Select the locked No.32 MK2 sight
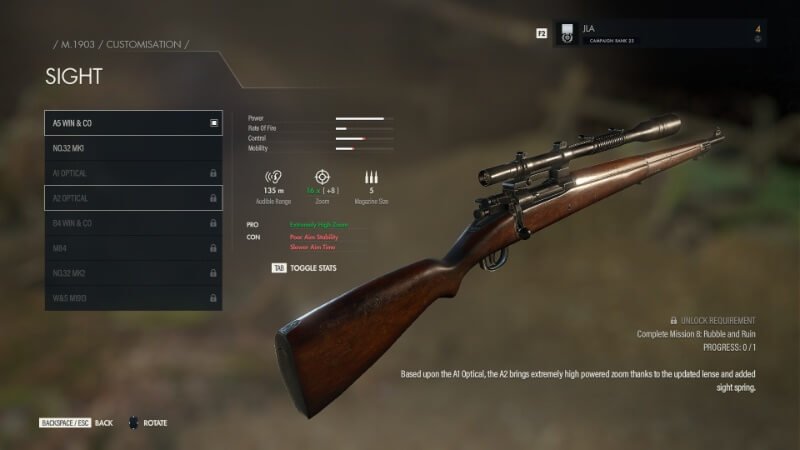This screenshot has width=800, height=450. (133, 273)
